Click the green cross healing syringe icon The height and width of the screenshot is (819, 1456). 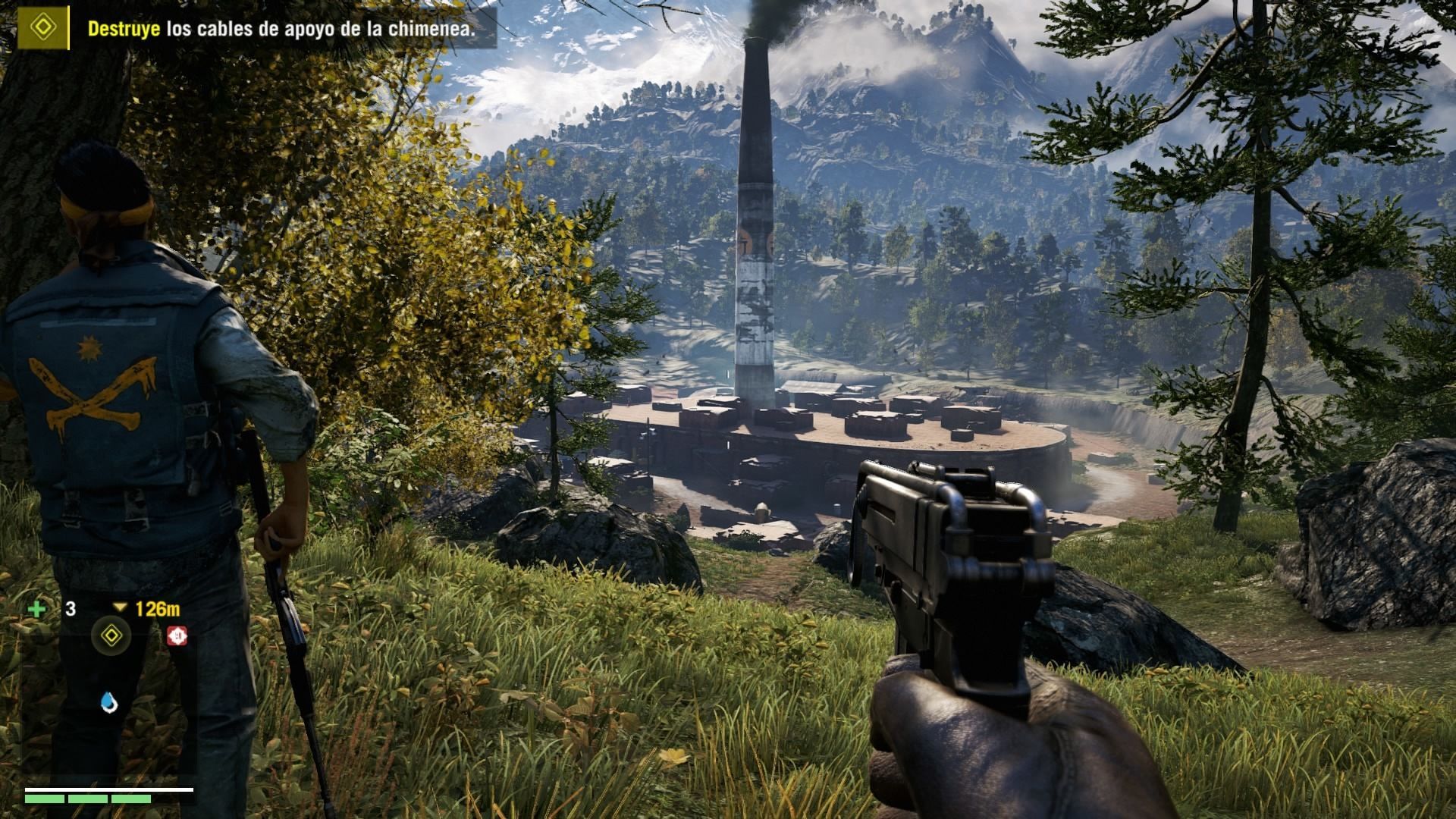point(36,609)
